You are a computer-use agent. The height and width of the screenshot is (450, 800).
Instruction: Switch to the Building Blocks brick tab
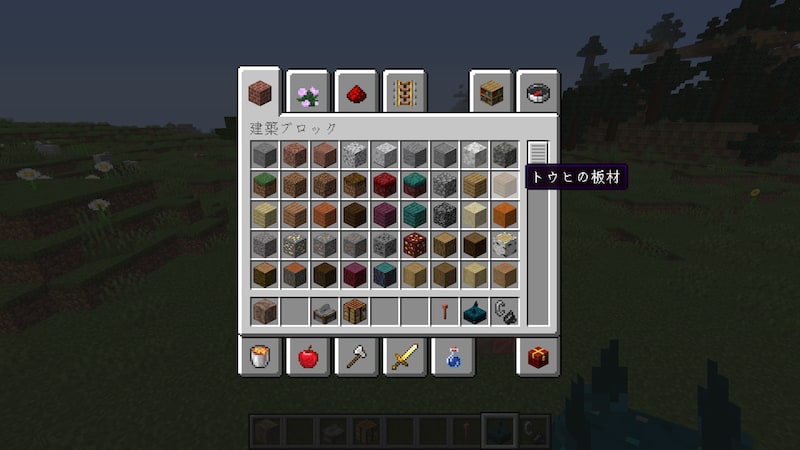click(262, 94)
